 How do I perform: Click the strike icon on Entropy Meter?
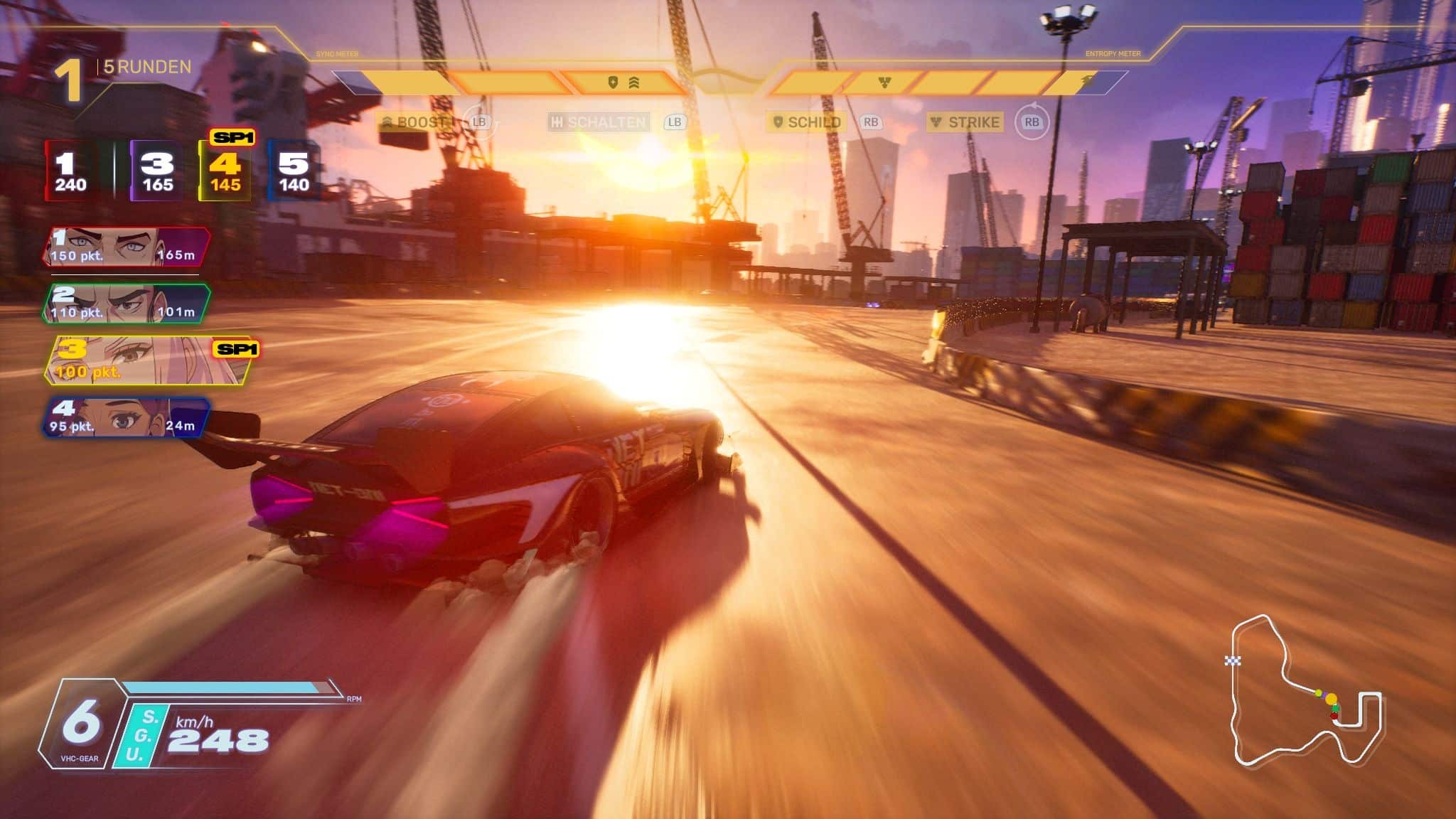(884, 82)
